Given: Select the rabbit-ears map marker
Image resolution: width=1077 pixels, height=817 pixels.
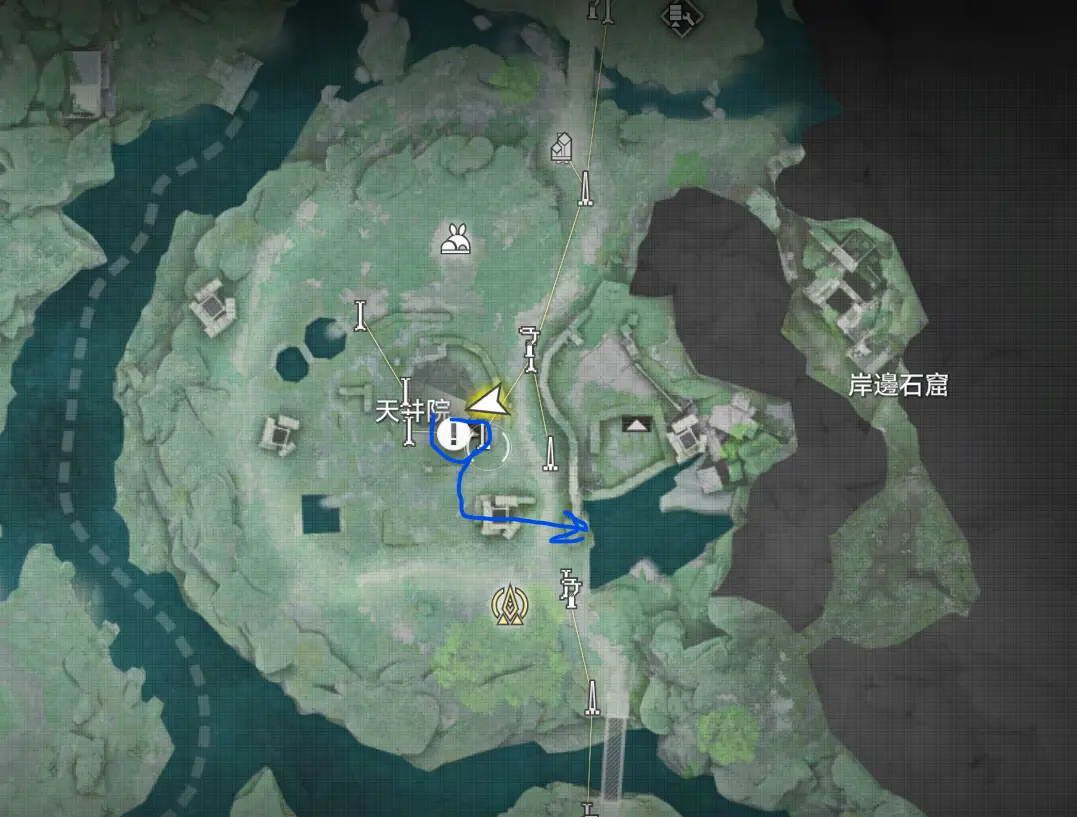Looking at the screenshot, I should click(458, 240).
